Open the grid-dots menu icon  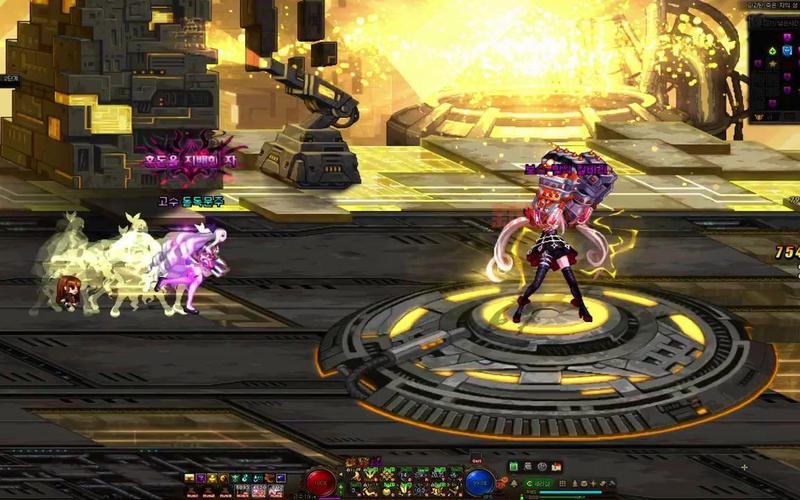[x=562, y=484]
